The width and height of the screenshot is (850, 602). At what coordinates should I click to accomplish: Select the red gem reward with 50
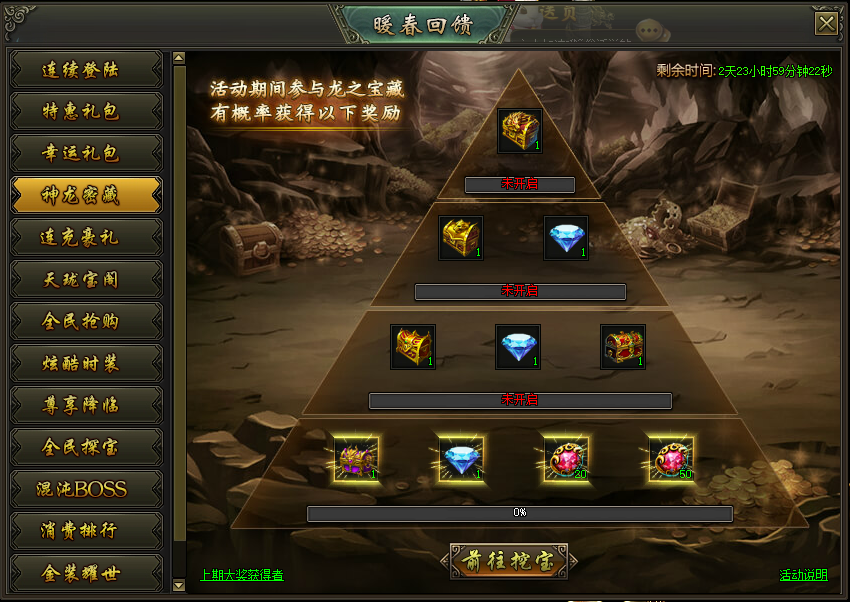[x=671, y=459]
